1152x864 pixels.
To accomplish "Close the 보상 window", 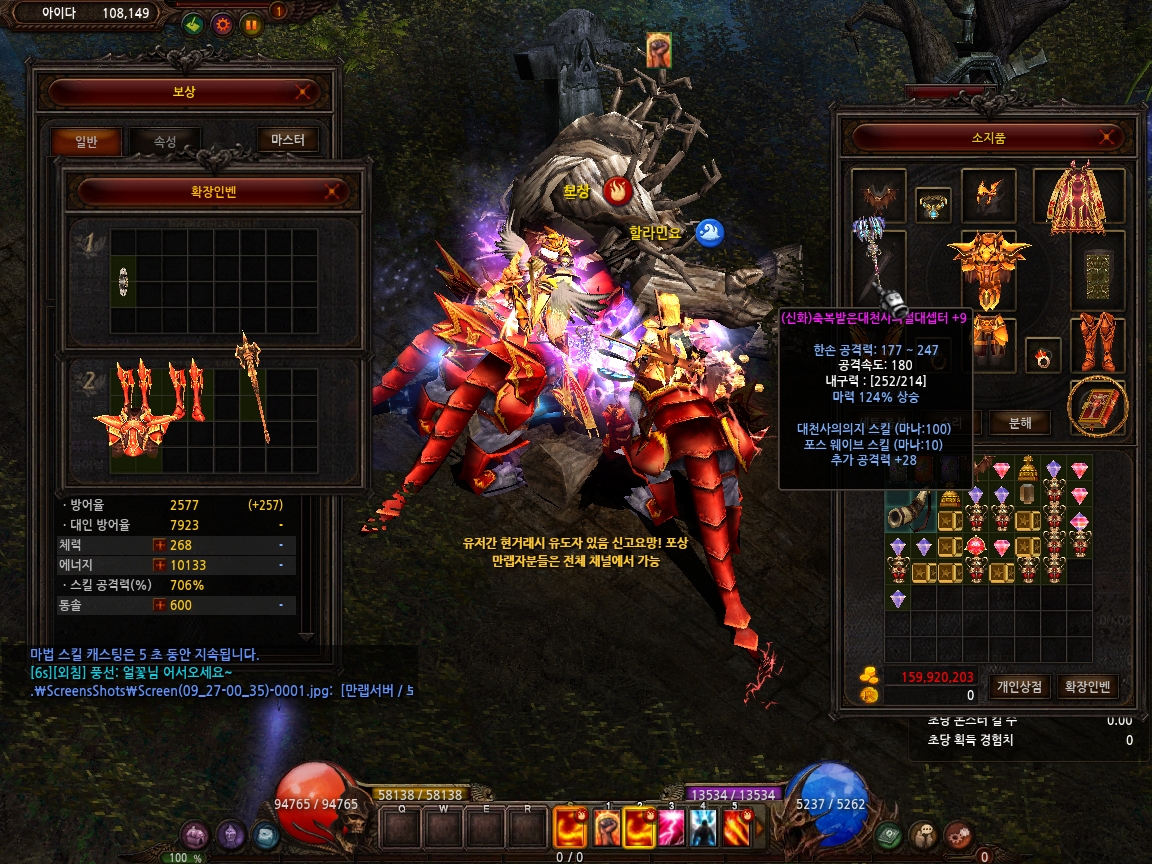I will tap(304, 93).
